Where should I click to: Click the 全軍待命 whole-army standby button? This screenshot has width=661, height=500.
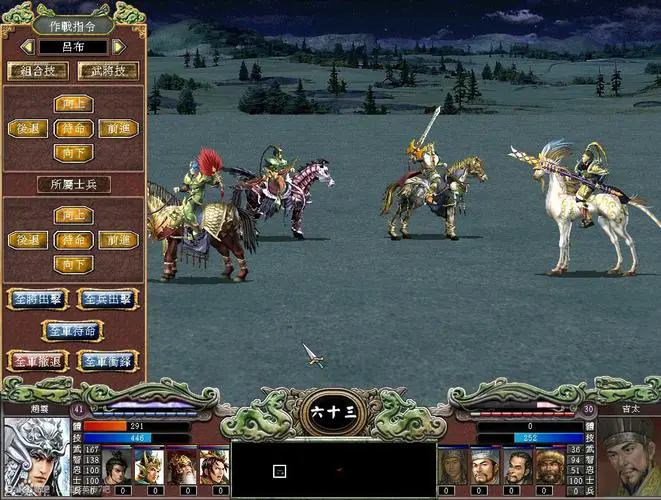tap(72, 329)
